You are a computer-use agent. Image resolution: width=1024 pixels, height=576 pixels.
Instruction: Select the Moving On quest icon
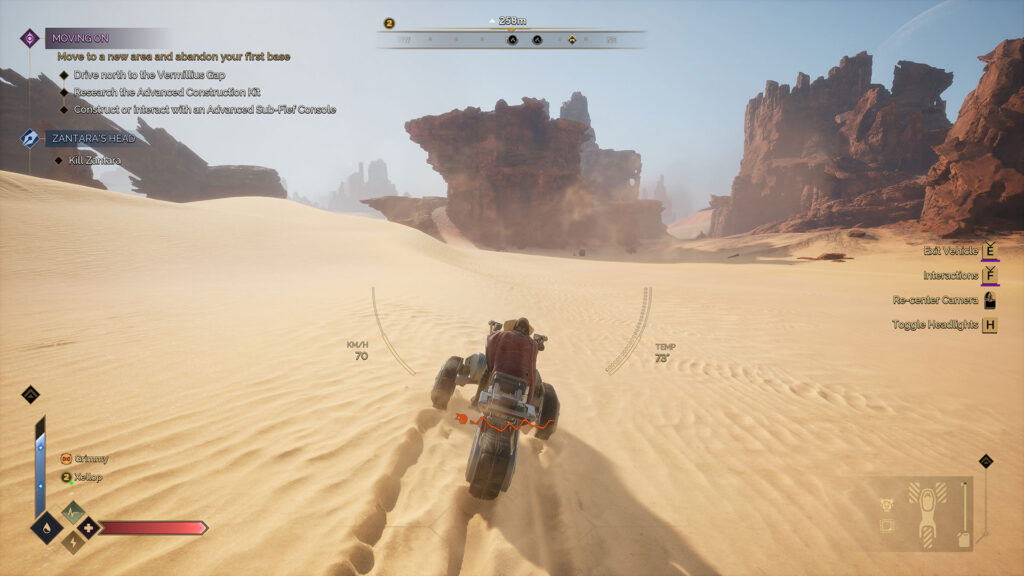(x=30, y=38)
